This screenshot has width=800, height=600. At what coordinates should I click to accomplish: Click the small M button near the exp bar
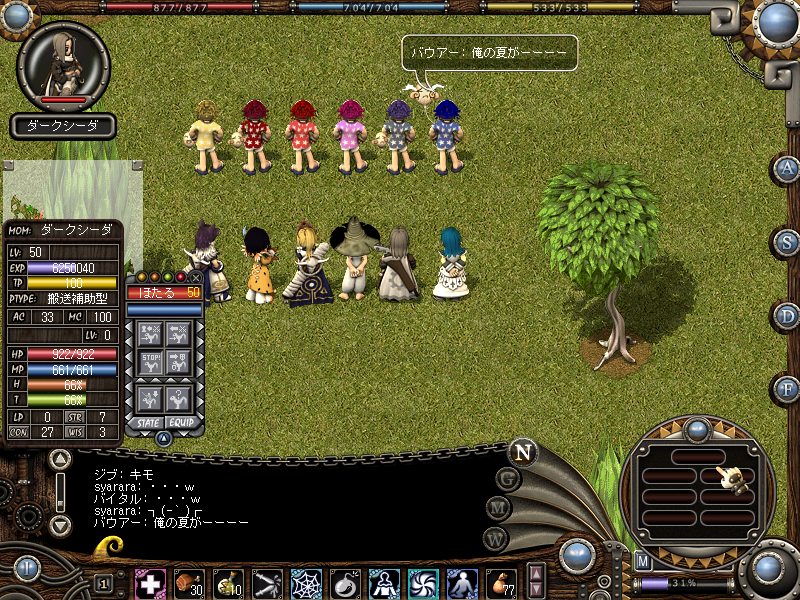pyautogui.click(x=644, y=561)
